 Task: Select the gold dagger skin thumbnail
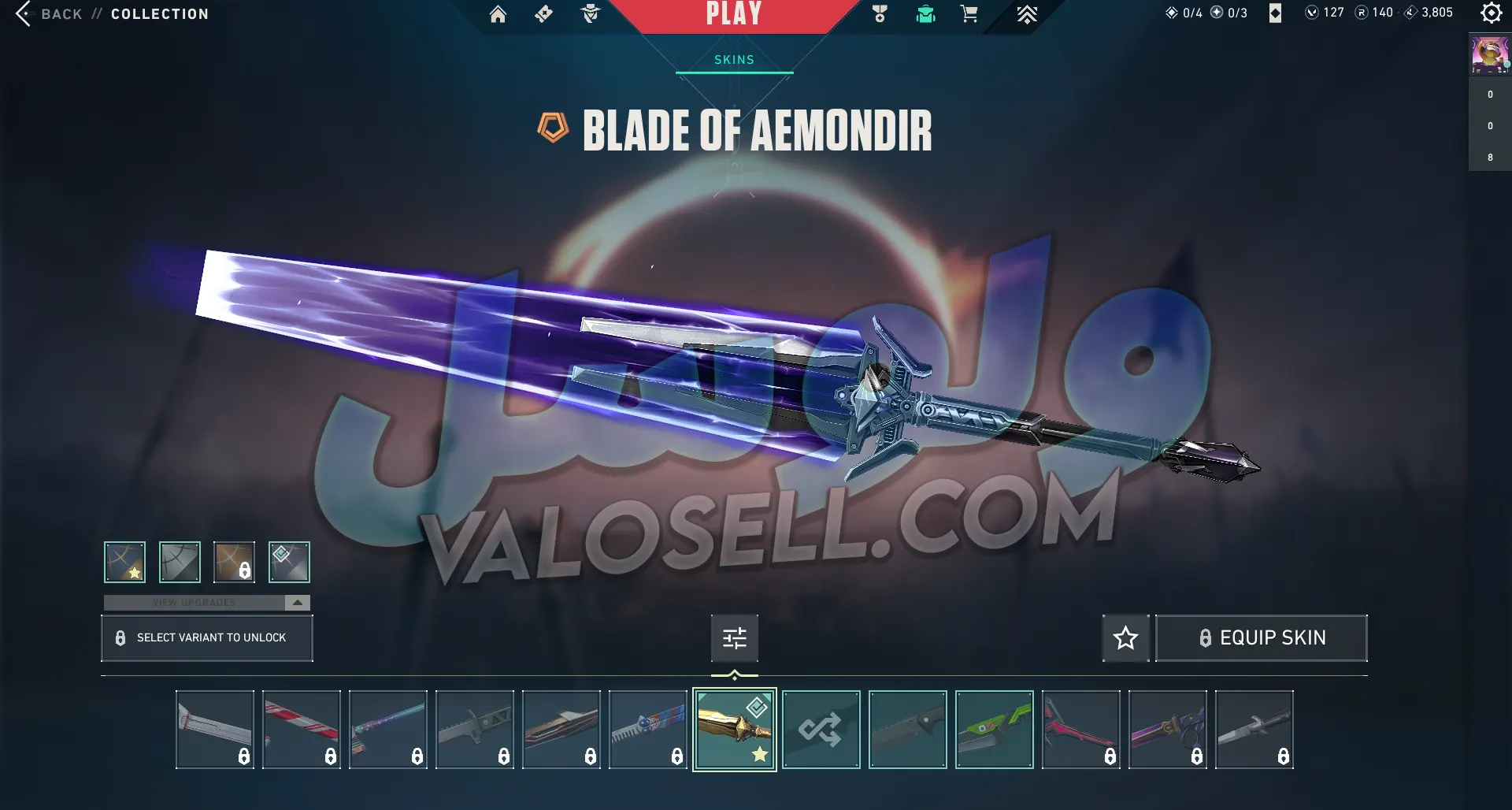tap(734, 729)
